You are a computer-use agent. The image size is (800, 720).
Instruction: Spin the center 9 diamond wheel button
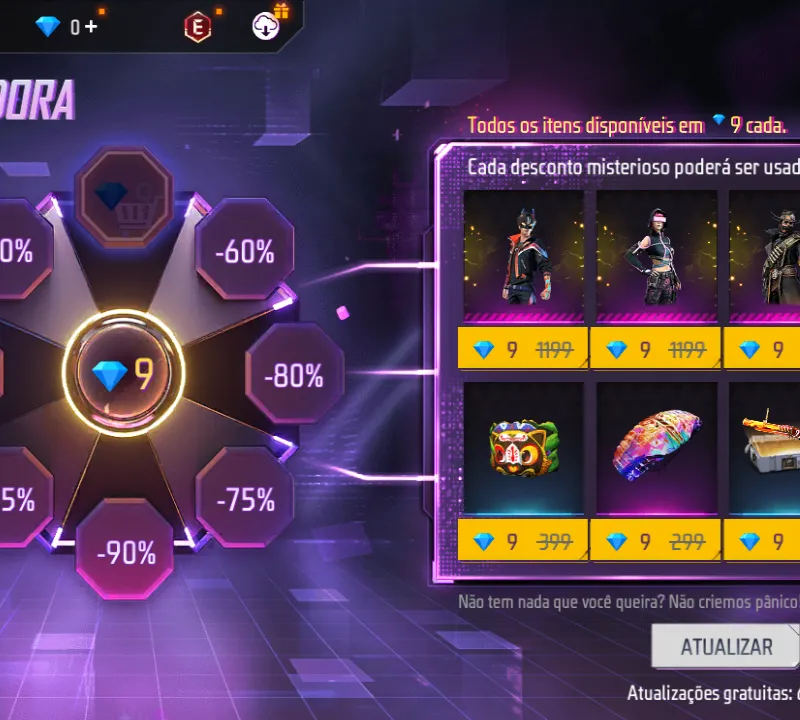pos(124,375)
